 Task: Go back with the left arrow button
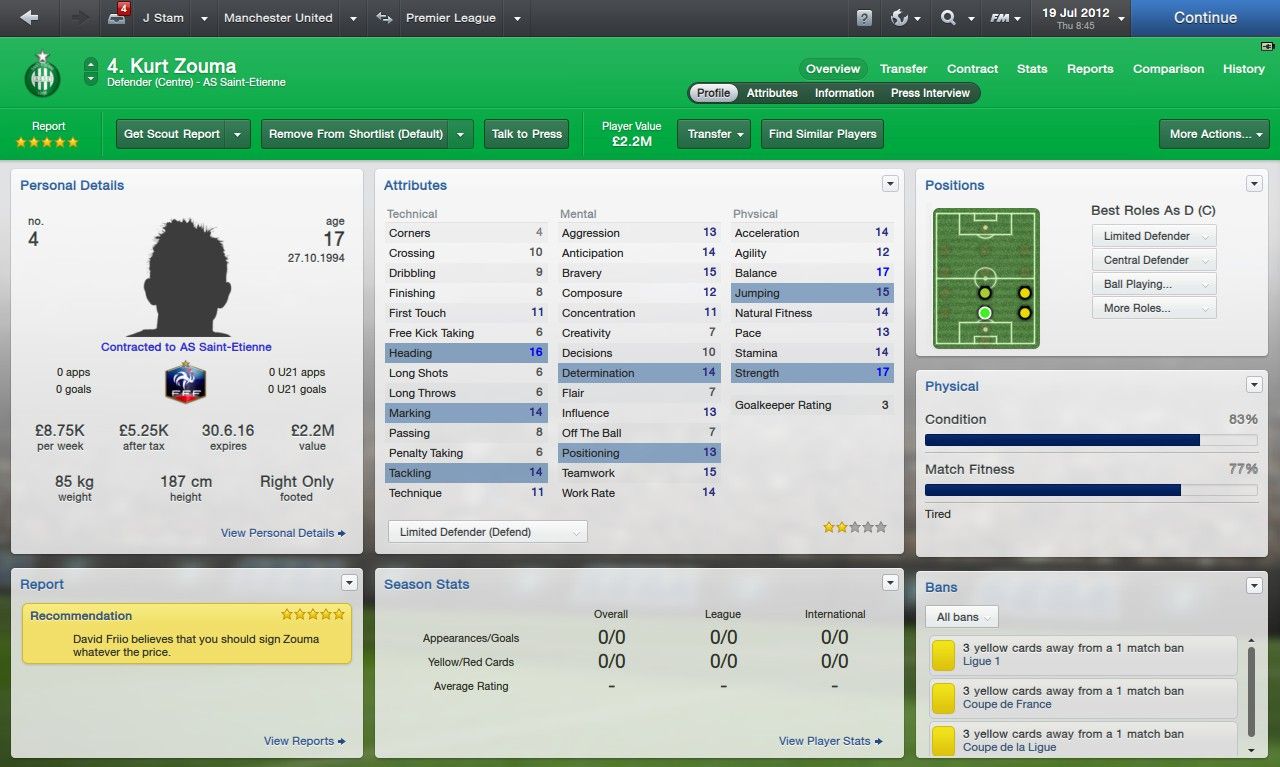pyautogui.click(x=29, y=18)
